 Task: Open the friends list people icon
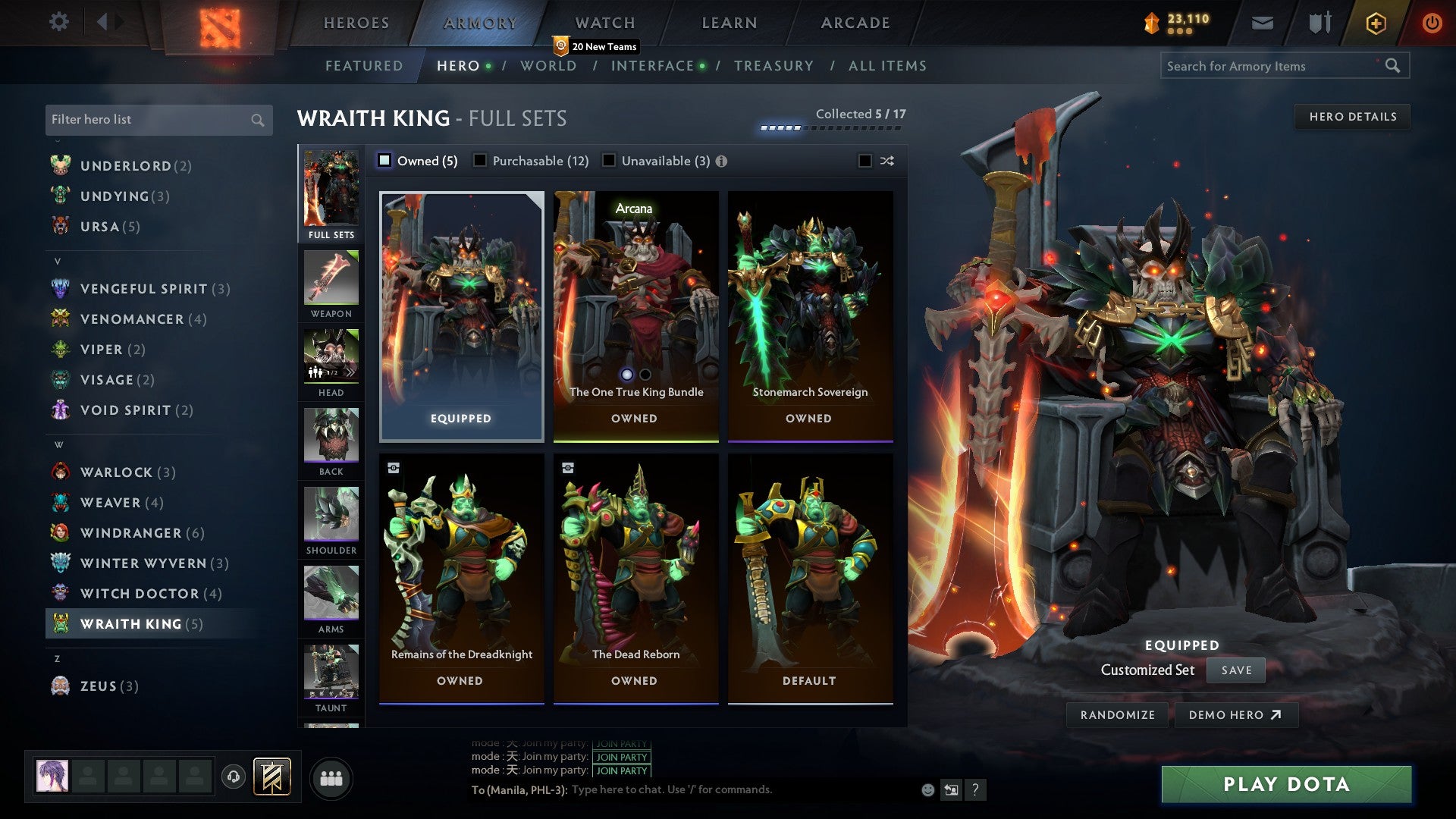pyautogui.click(x=331, y=777)
